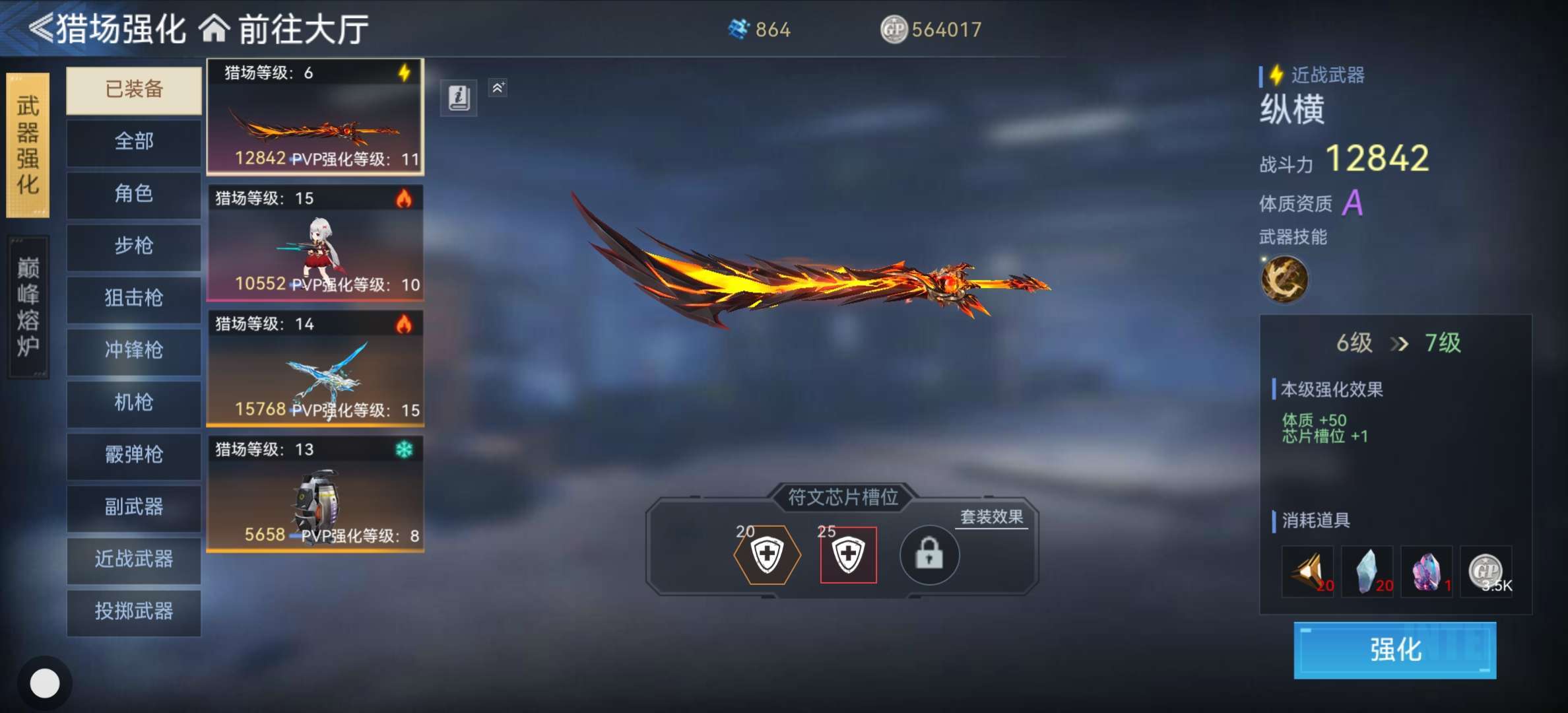Image resolution: width=1568 pixels, height=713 pixels.
Task: Tap the weapon skill icon
Action: (1284, 279)
